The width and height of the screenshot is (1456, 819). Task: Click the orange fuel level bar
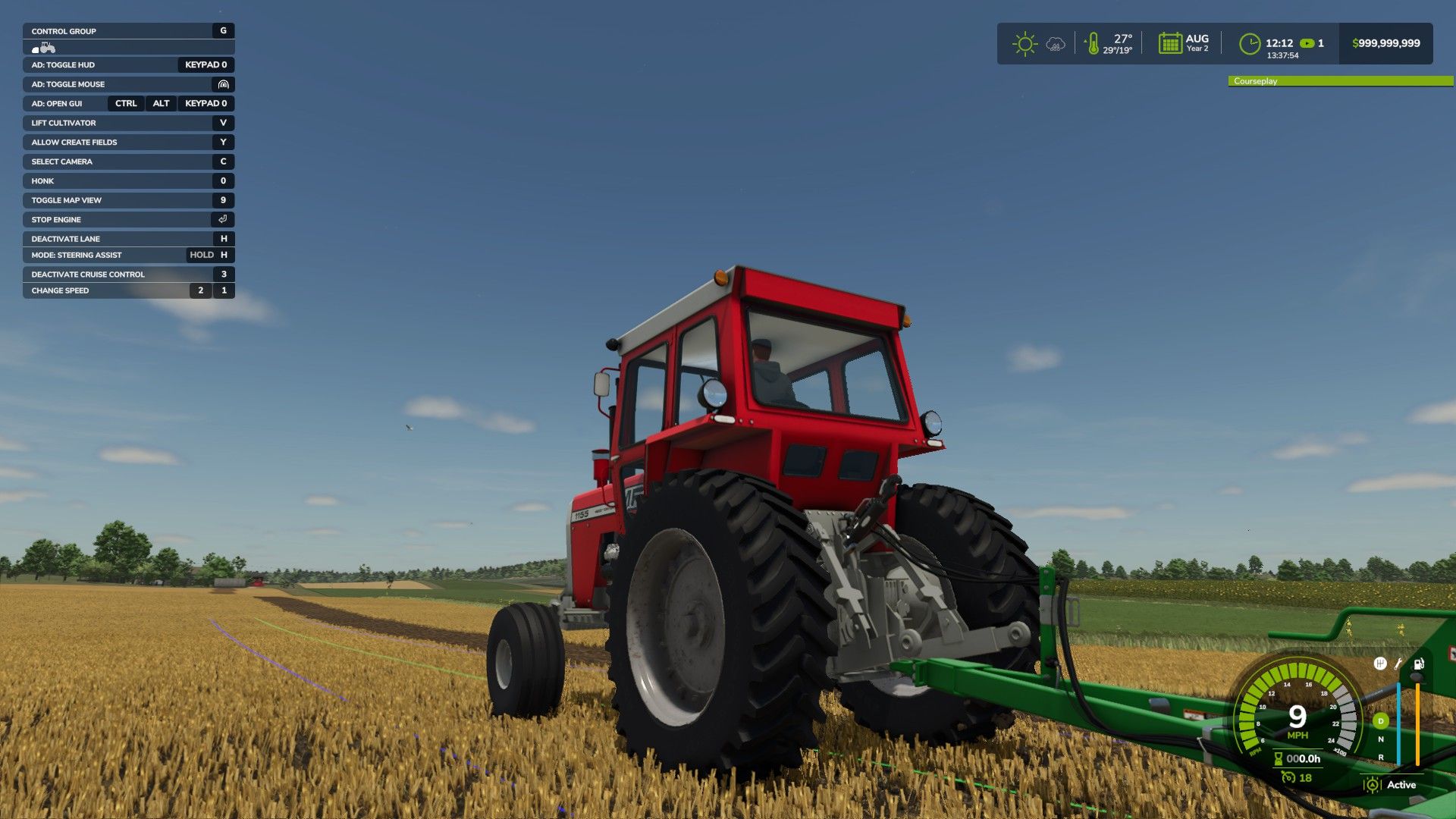(x=1417, y=723)
